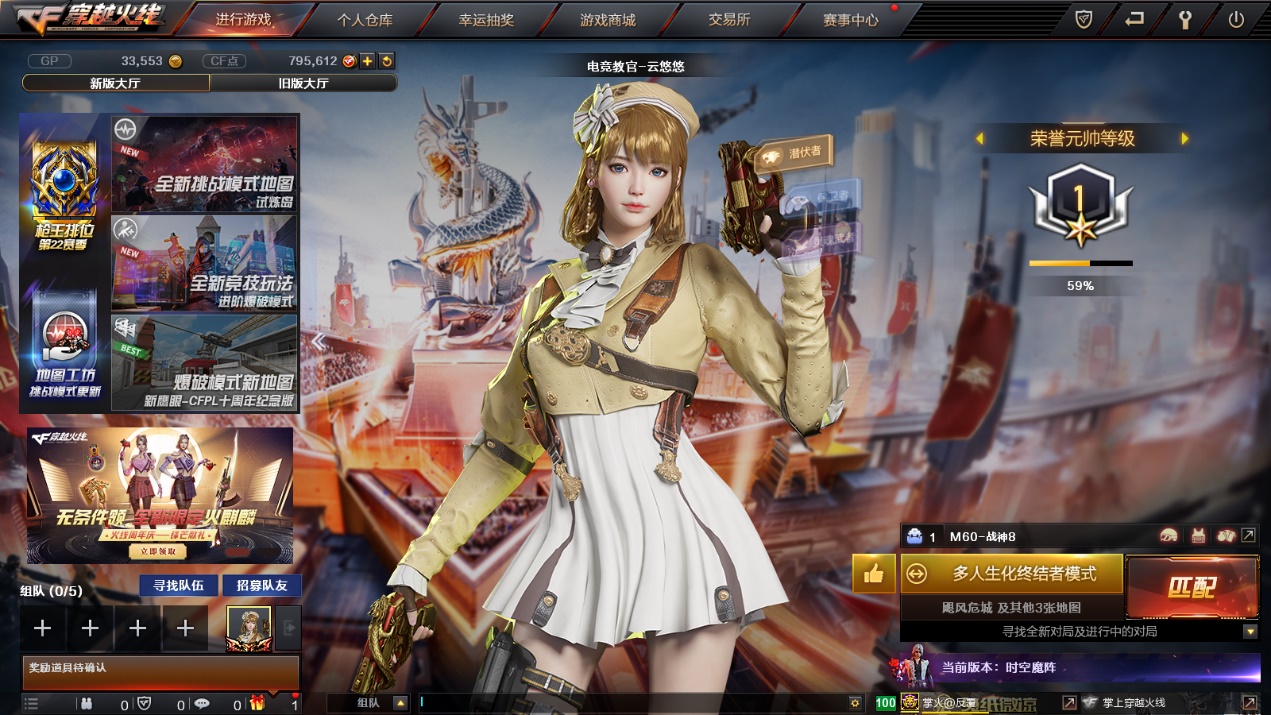
Task: Show the next 荣誉元帅等级 with right arrow
Action: 1185,139
